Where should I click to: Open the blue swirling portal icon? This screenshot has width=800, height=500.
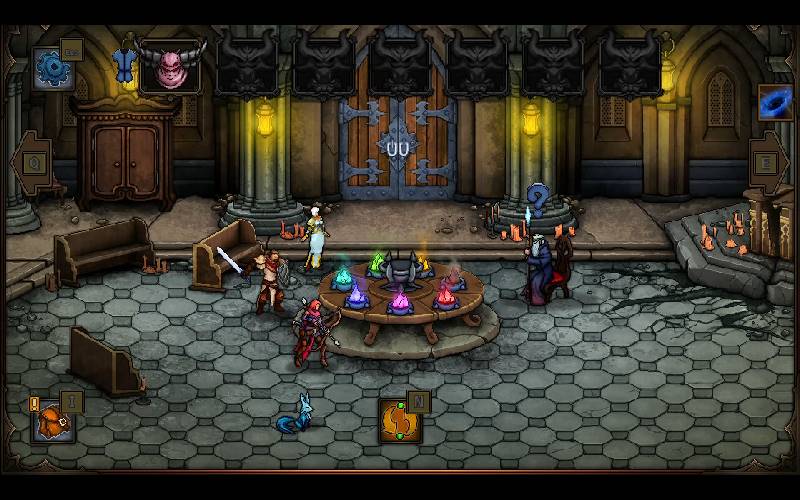click(x=775, y=101)
